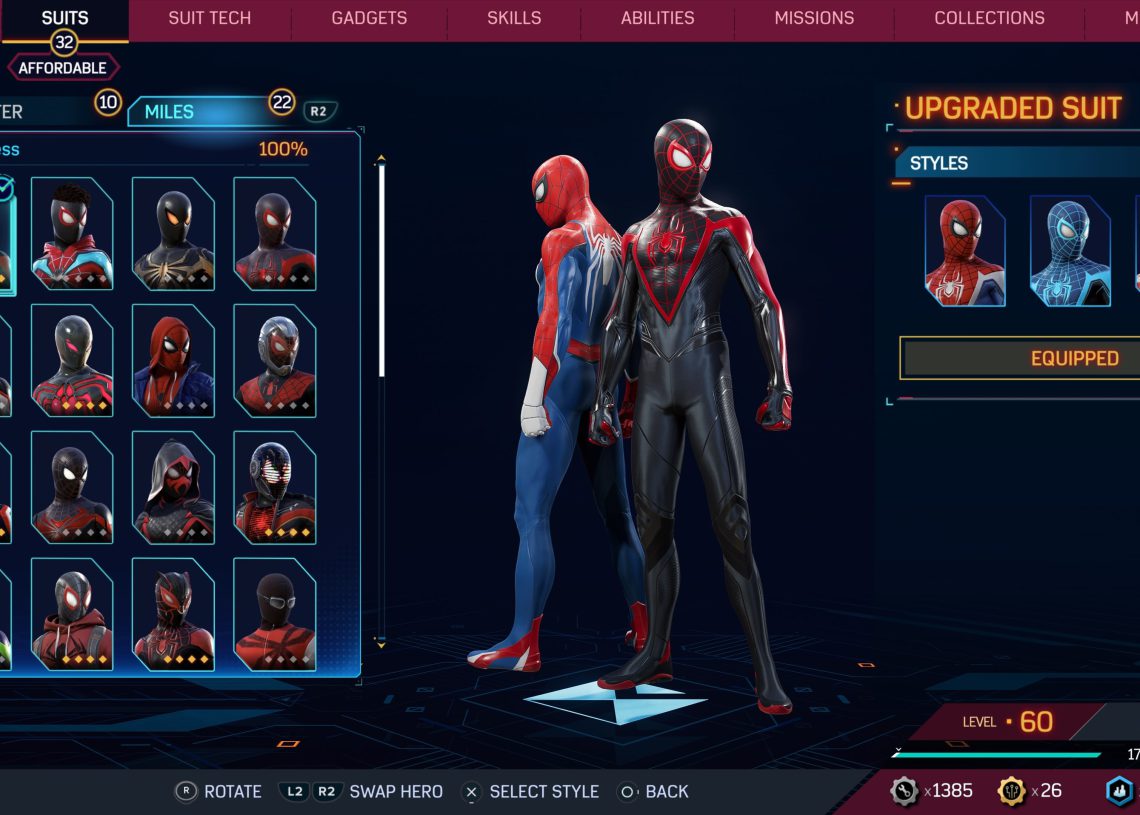Switch to the Collections tab
Screen dimensions: 1140x815
pyautogui.click(x=989, y=18)
